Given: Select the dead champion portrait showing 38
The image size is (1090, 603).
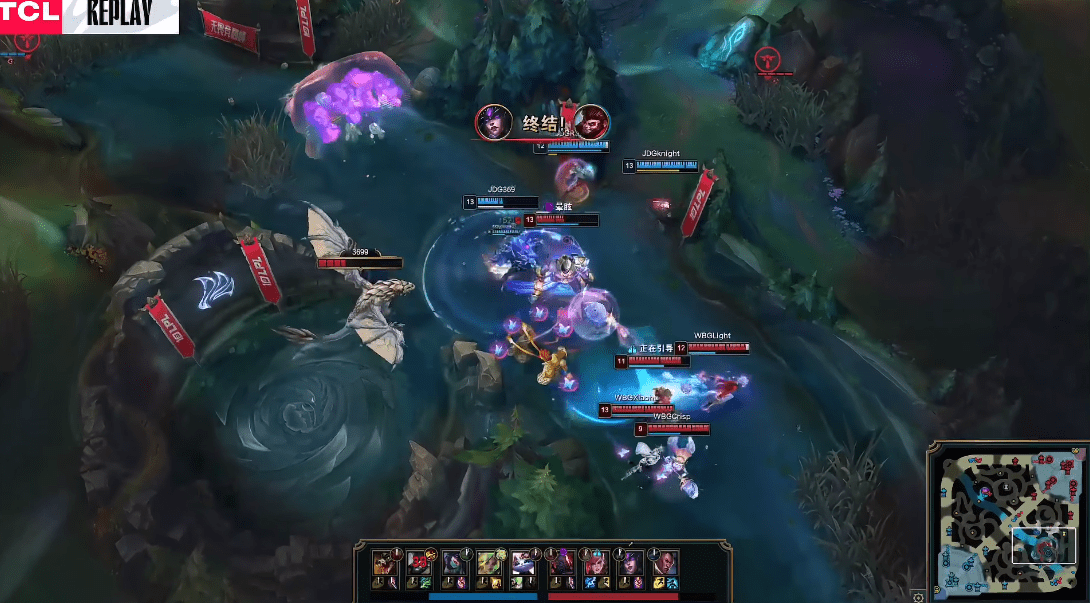Looking at the screenshot, I should click(x=418, y=563).
